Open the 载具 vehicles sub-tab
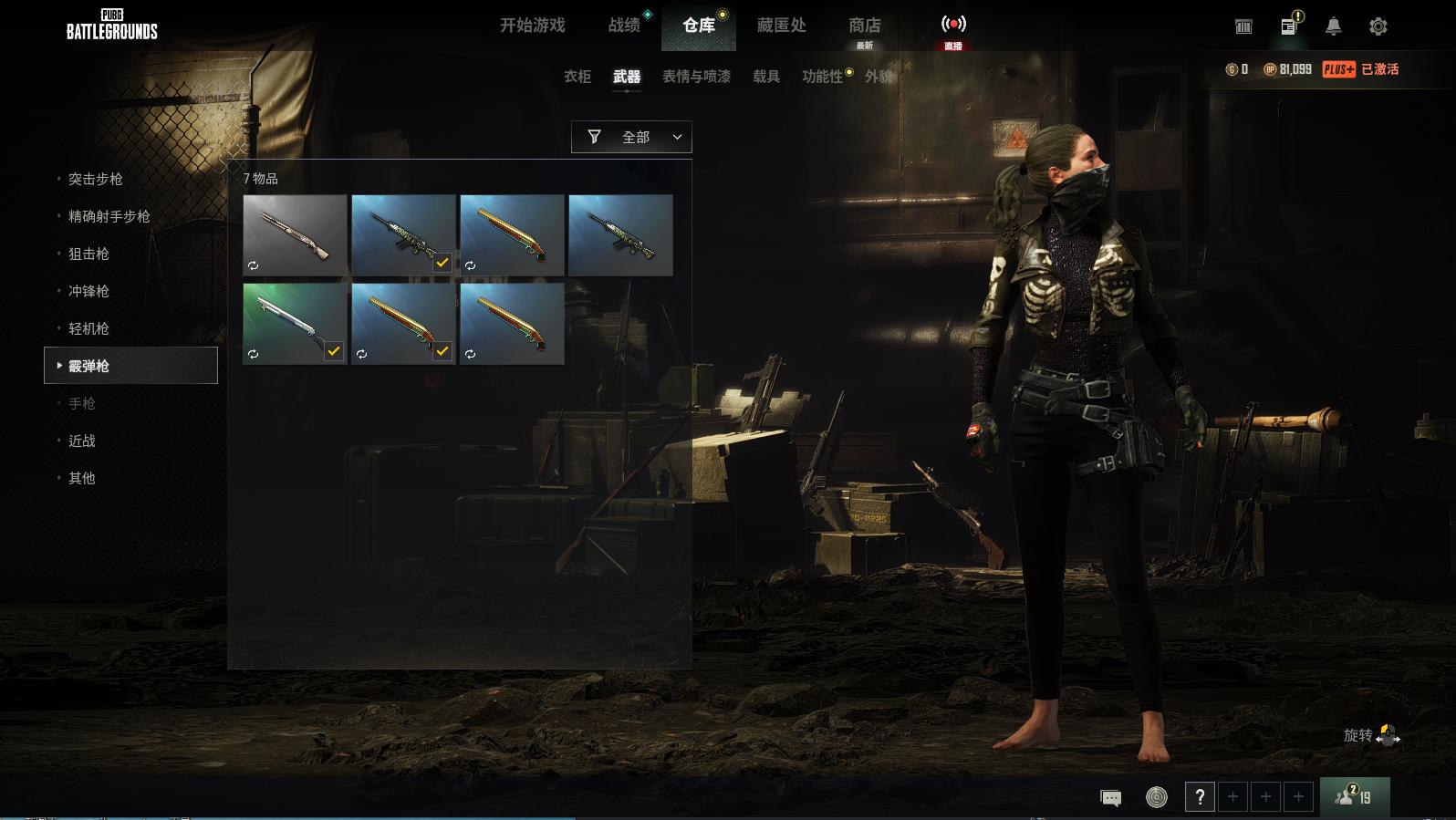The image size is (1456, 820). [766, 77]
